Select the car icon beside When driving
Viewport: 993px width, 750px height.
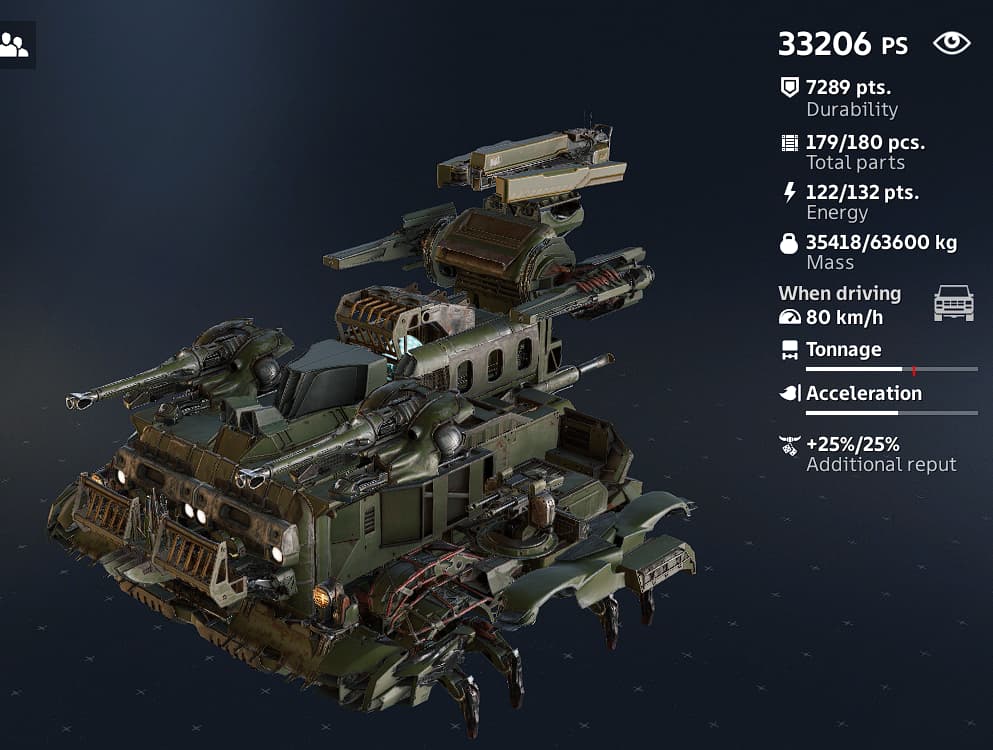point(953,303)
